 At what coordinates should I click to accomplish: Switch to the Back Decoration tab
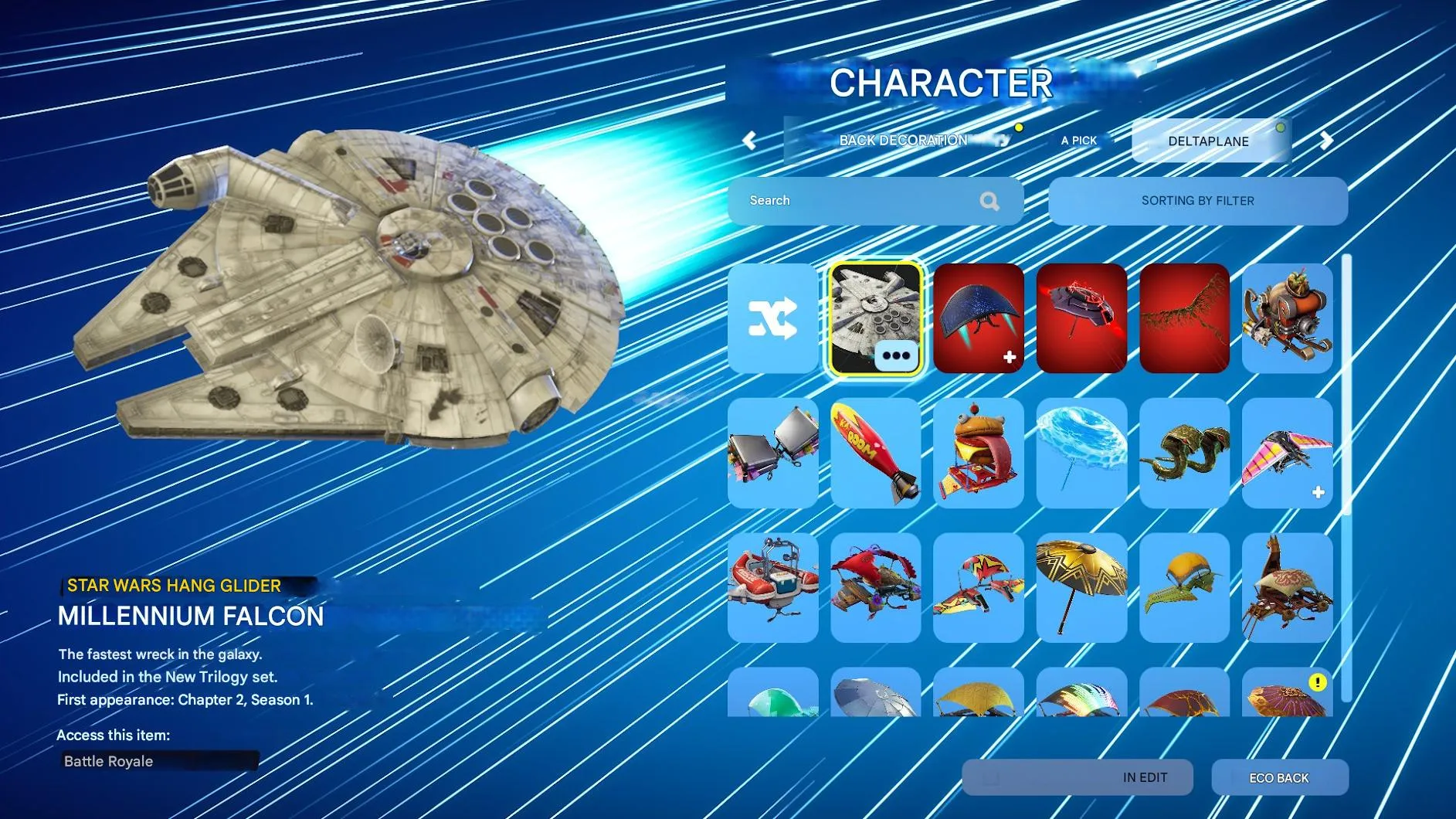point(902,140)
